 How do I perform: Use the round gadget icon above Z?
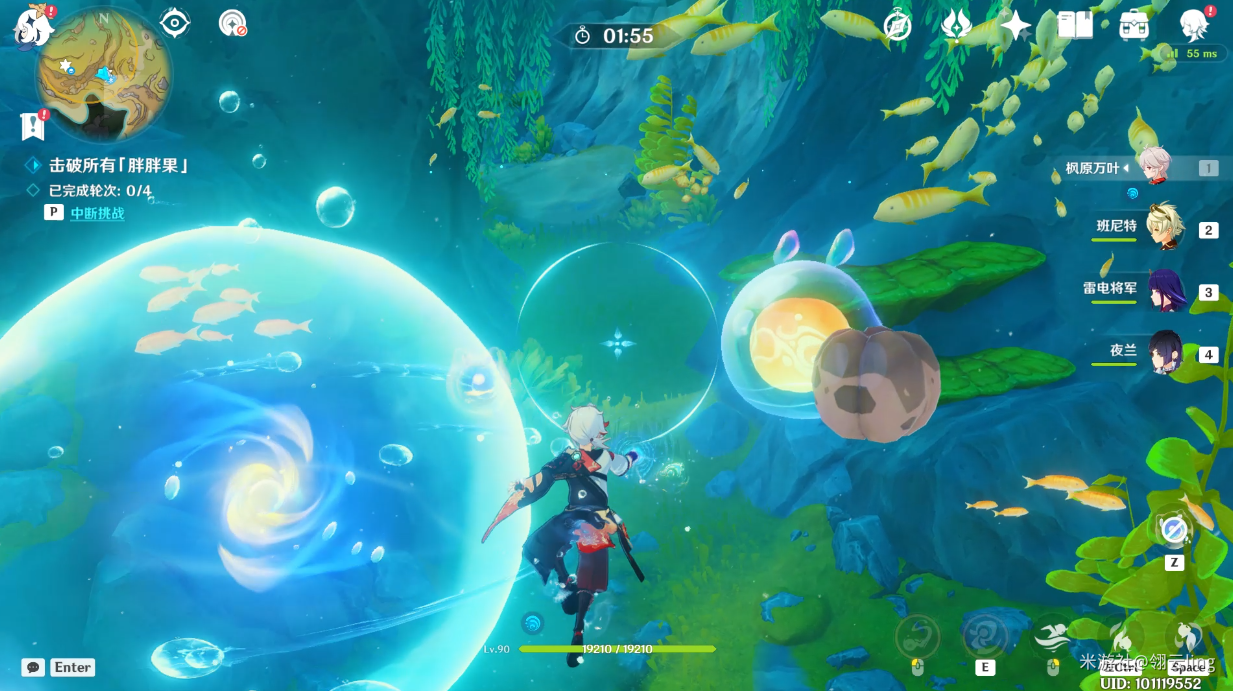pyautogui.click(x=1174, y=529)
